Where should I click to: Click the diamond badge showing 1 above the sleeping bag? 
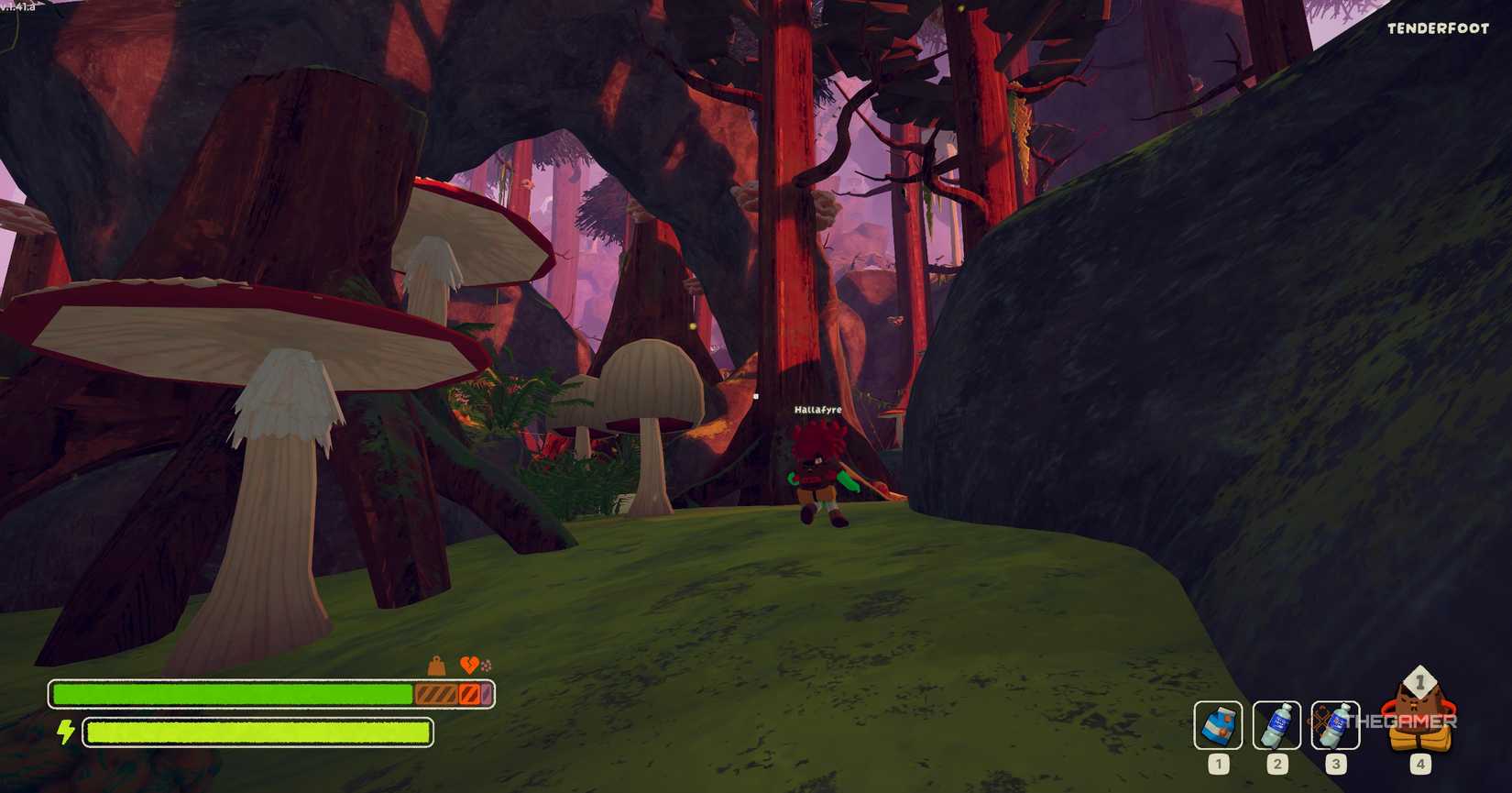pyautogui.click(x=1419, y=682)
